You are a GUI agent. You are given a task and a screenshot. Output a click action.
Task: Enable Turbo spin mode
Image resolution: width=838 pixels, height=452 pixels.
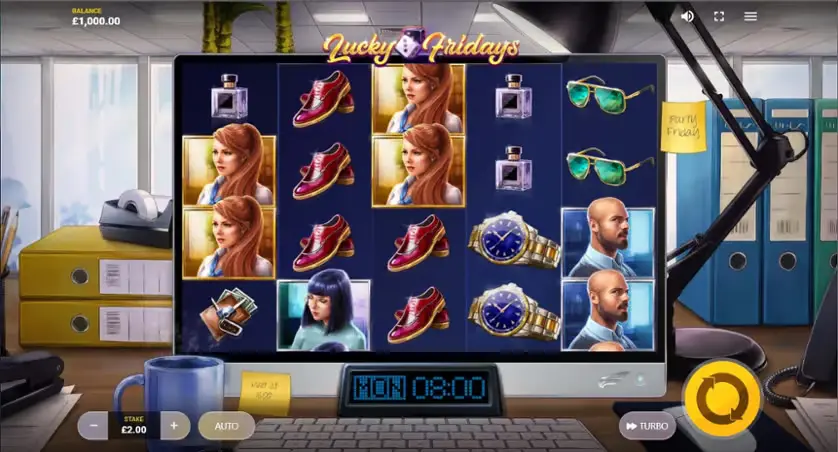646,426
